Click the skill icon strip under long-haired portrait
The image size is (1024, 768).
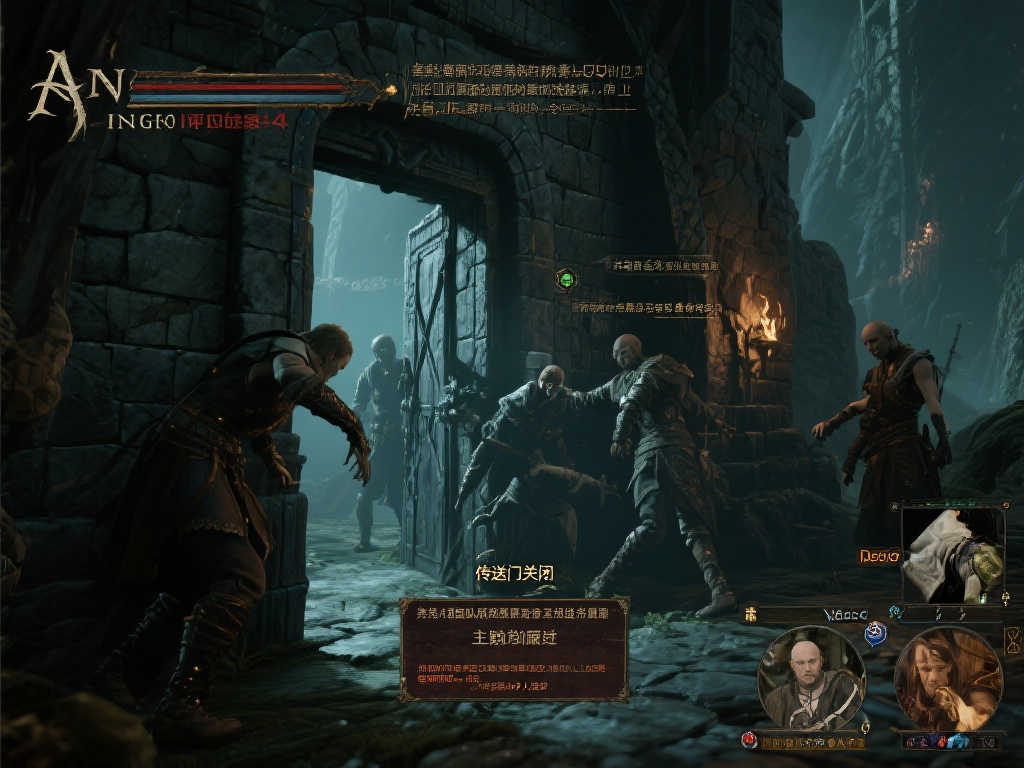pos(948,741)
